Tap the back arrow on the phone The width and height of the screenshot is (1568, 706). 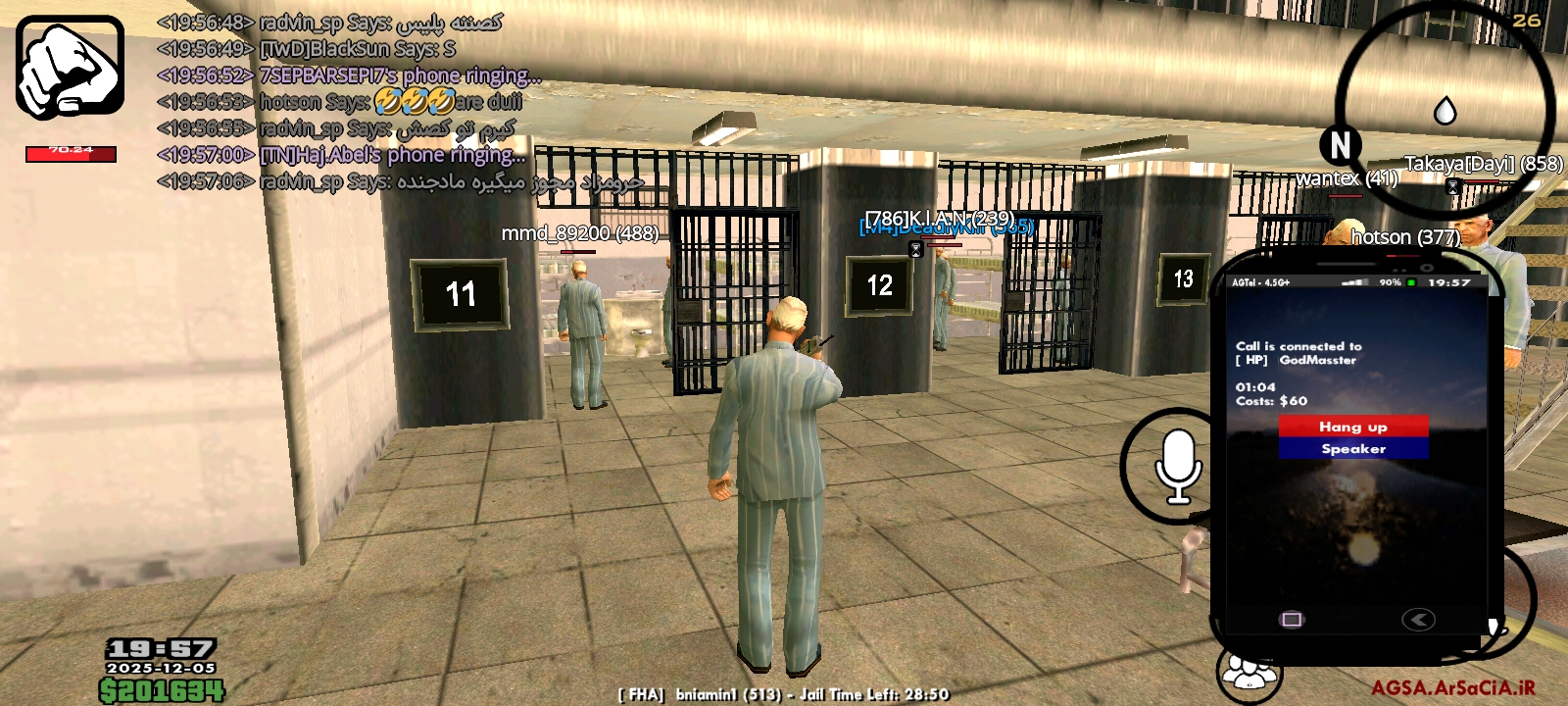1418,618
